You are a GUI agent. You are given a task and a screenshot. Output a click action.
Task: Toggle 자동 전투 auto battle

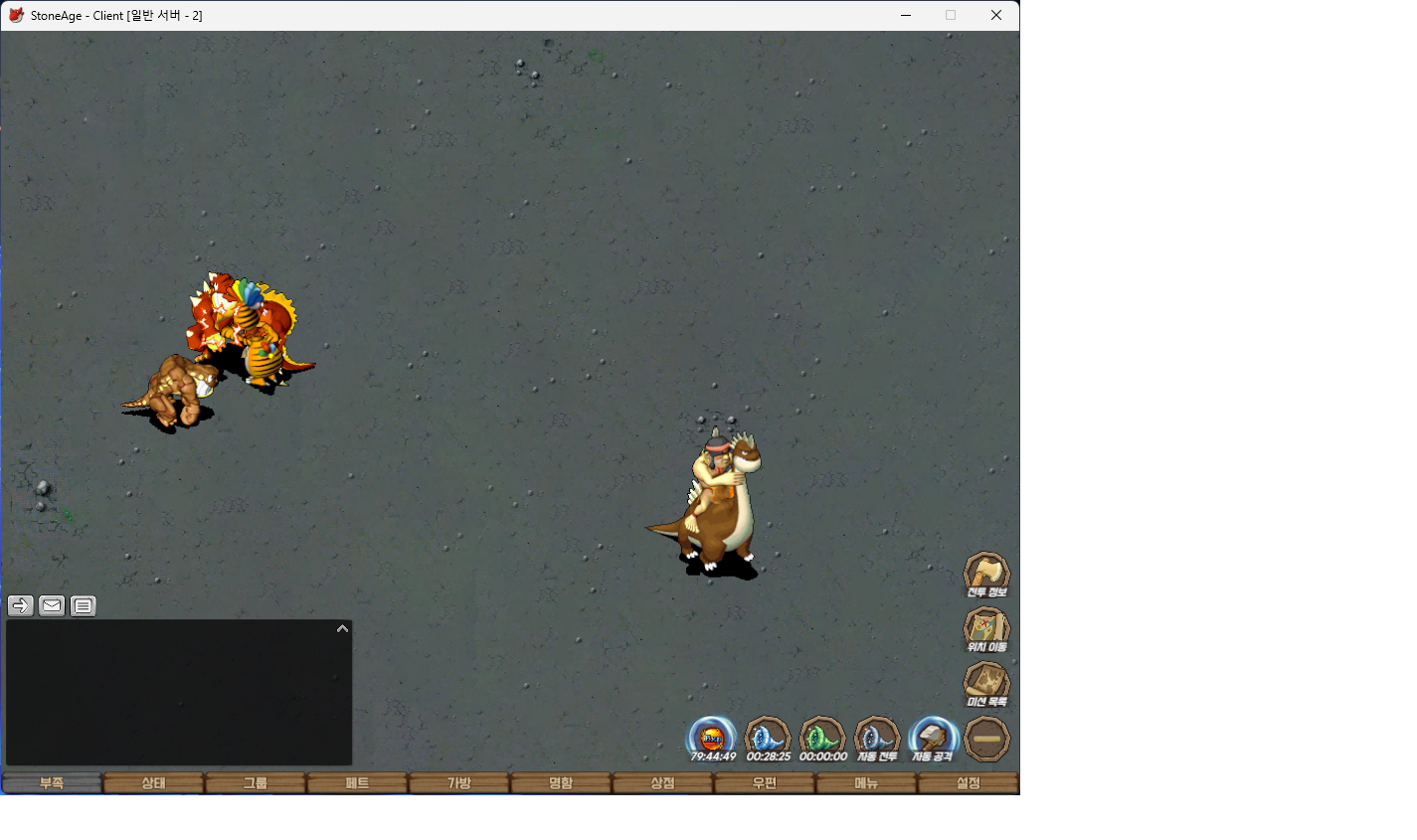(877, 740)
